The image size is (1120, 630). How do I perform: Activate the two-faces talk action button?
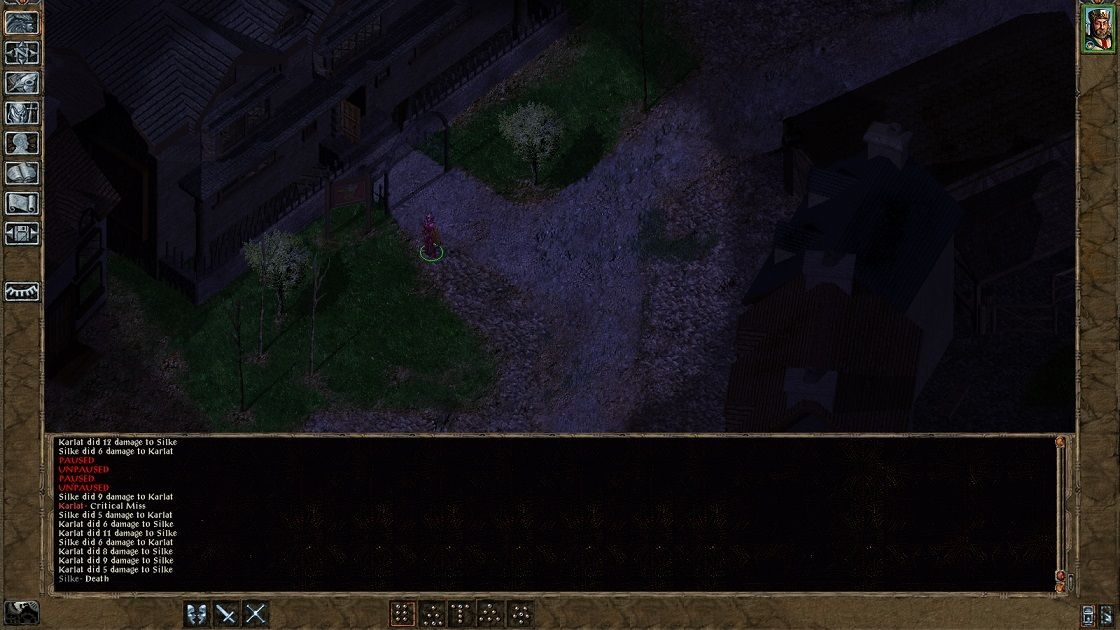coord(197,613)
